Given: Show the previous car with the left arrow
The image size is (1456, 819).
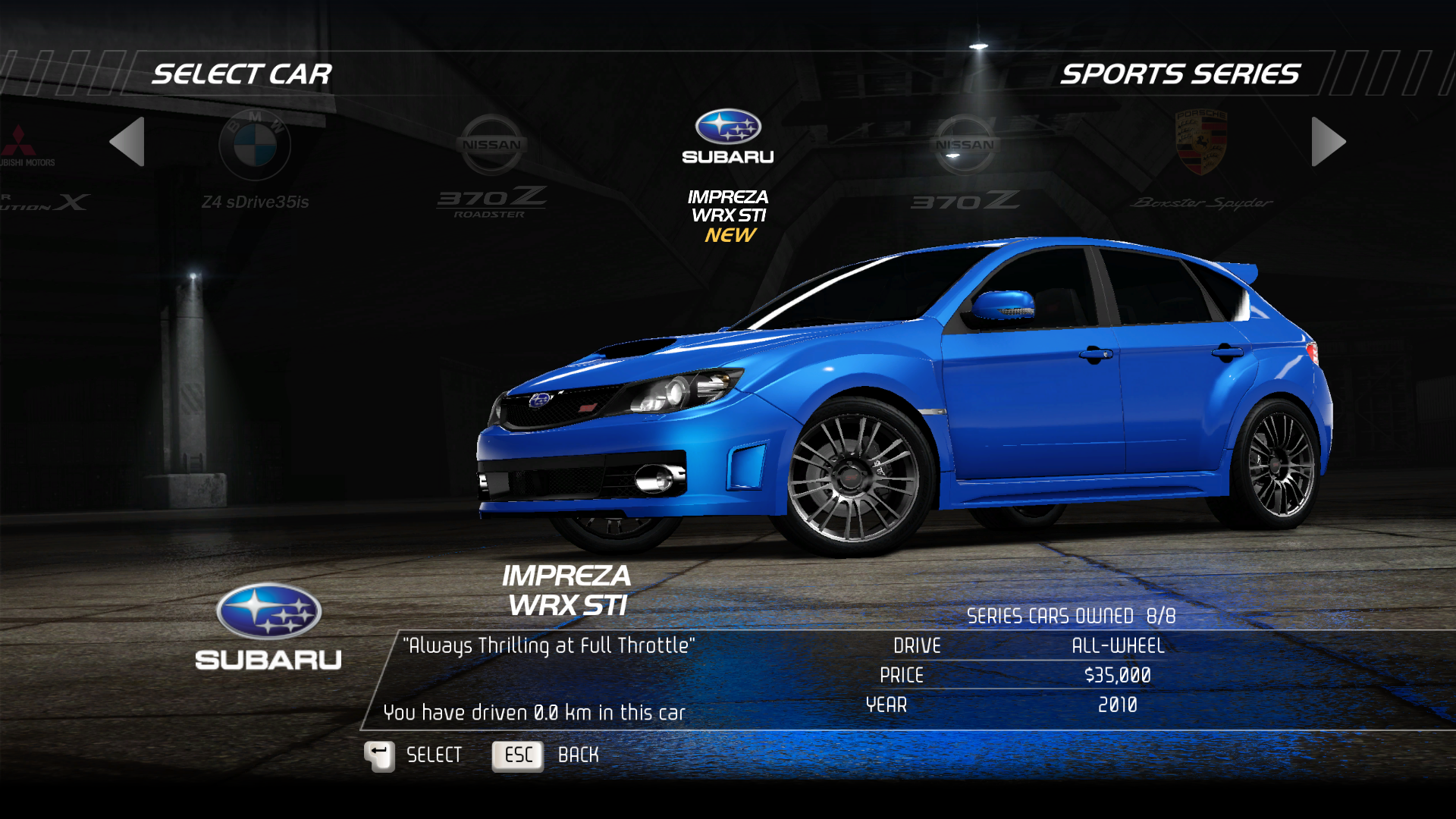Looking at the screenshot, I should tap(127, 142).
